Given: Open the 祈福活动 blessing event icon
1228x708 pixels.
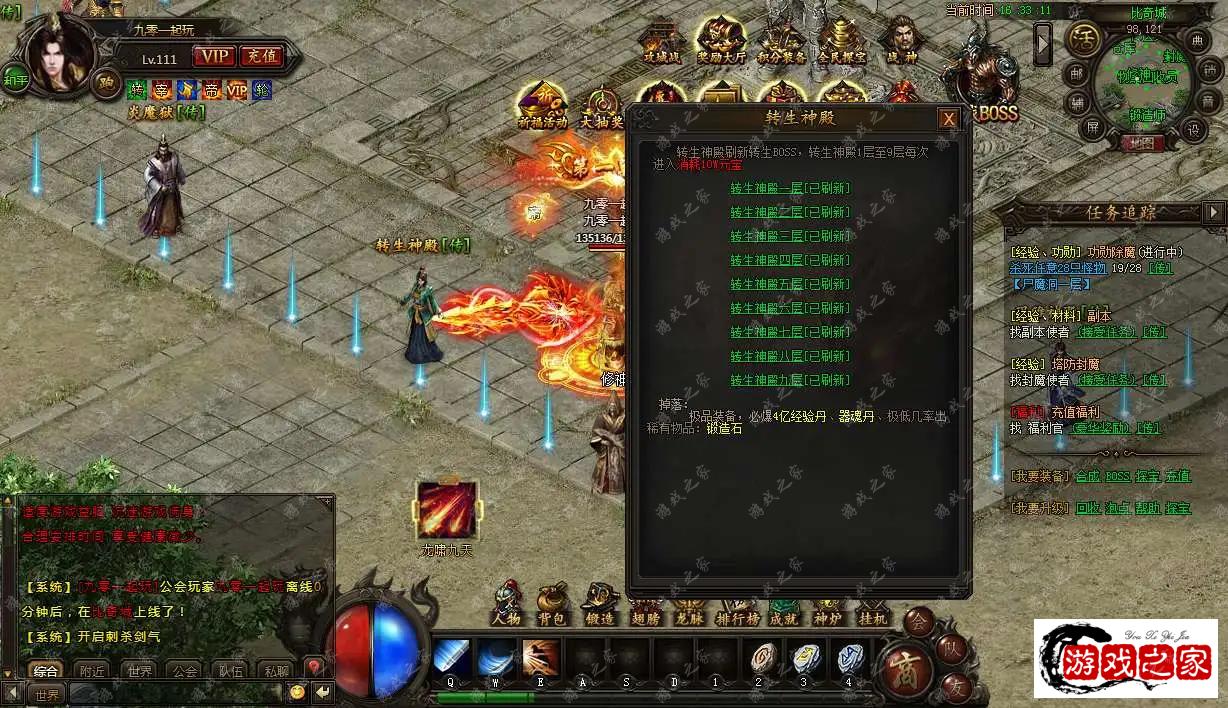Looking at the screenshot, I should tap(542, 106).
